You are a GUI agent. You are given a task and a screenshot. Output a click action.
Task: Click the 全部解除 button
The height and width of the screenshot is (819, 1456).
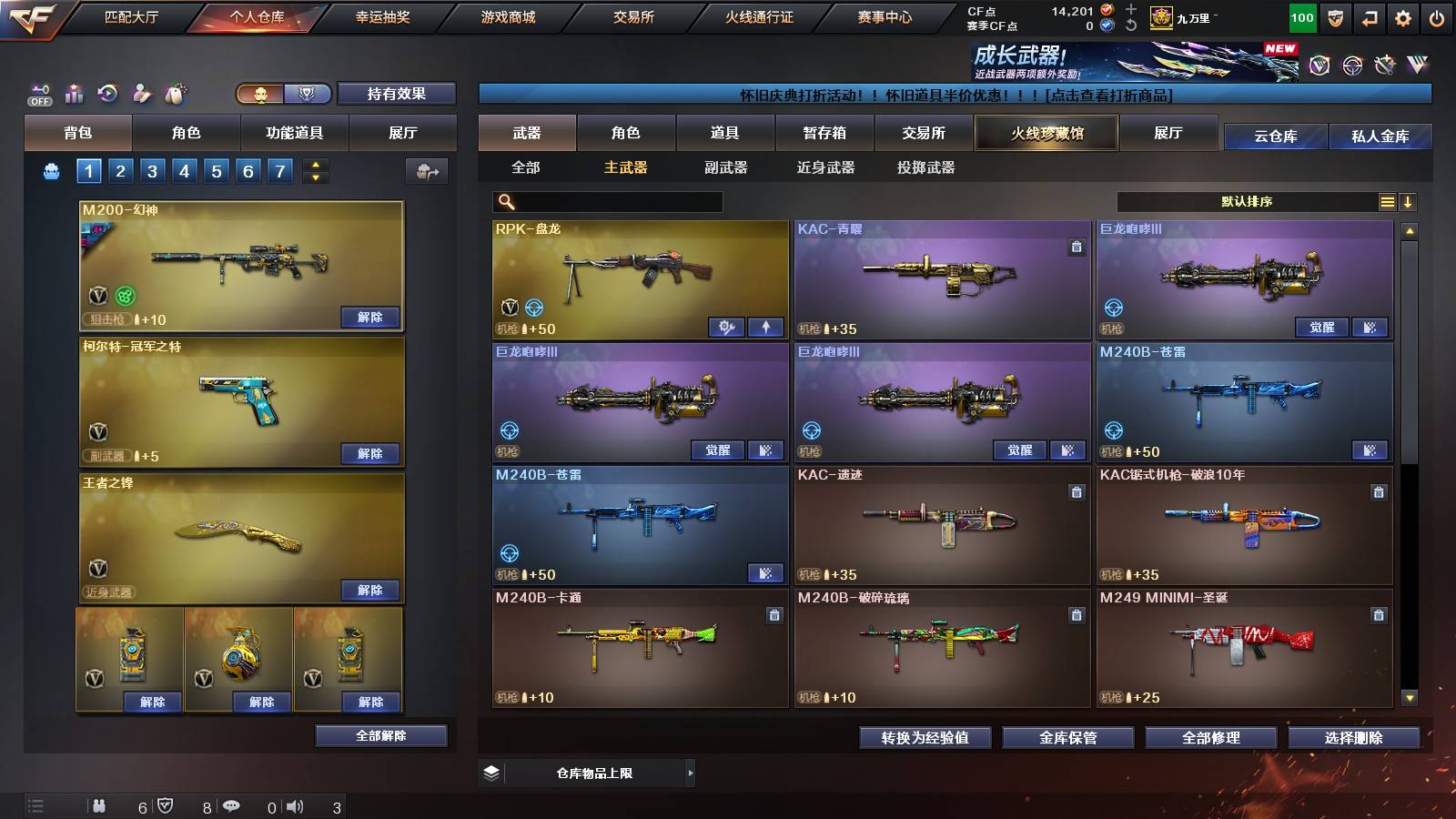coord(381,735)
